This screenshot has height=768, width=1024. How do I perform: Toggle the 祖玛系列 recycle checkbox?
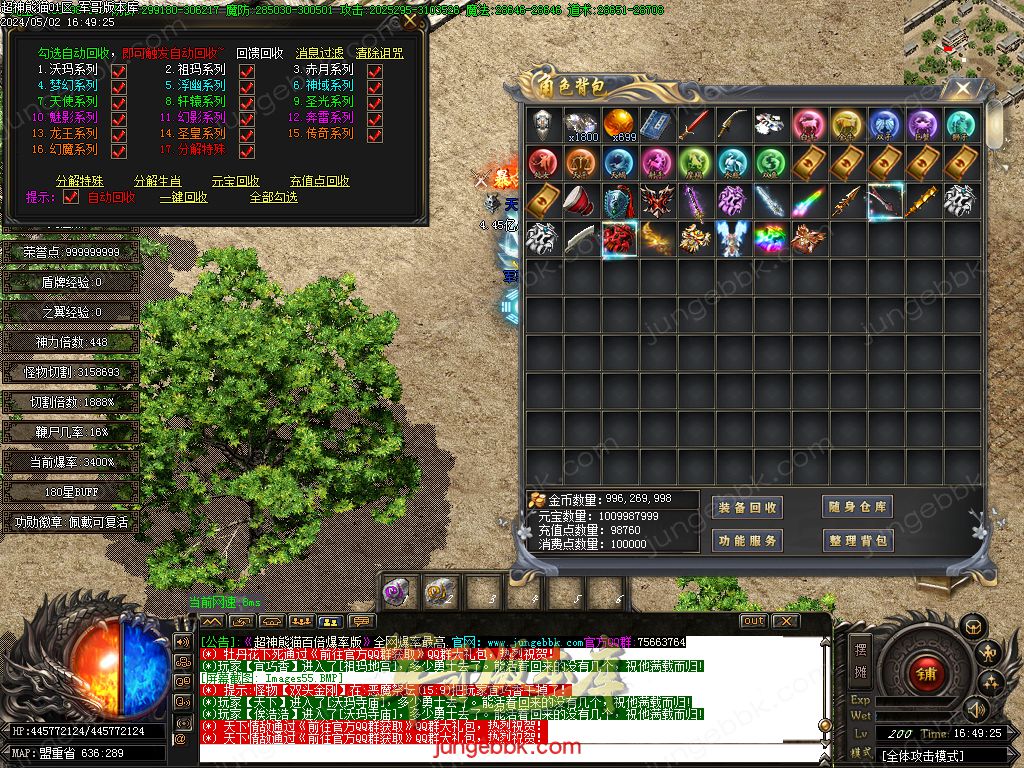pos(247,71)
